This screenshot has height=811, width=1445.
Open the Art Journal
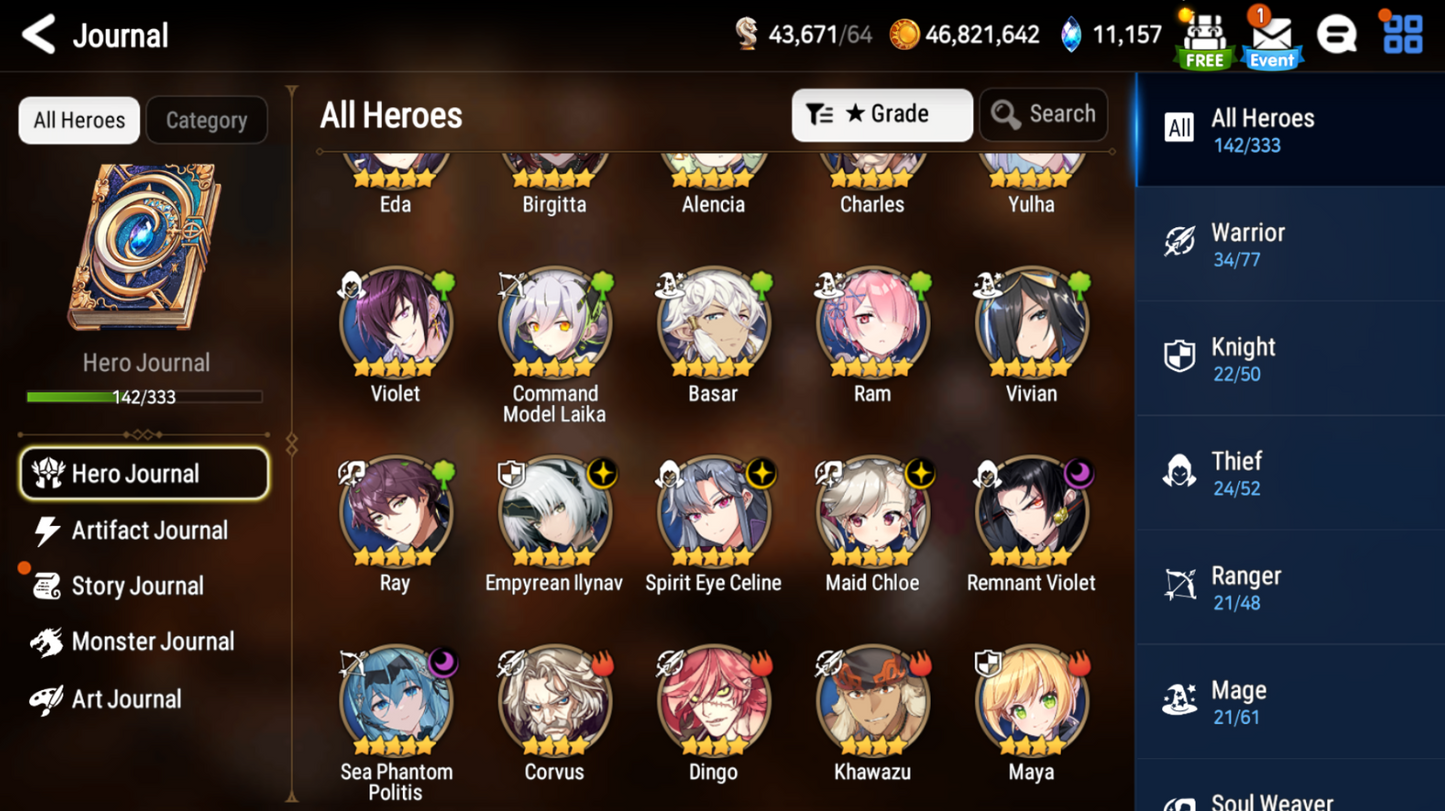click(125, 699)
